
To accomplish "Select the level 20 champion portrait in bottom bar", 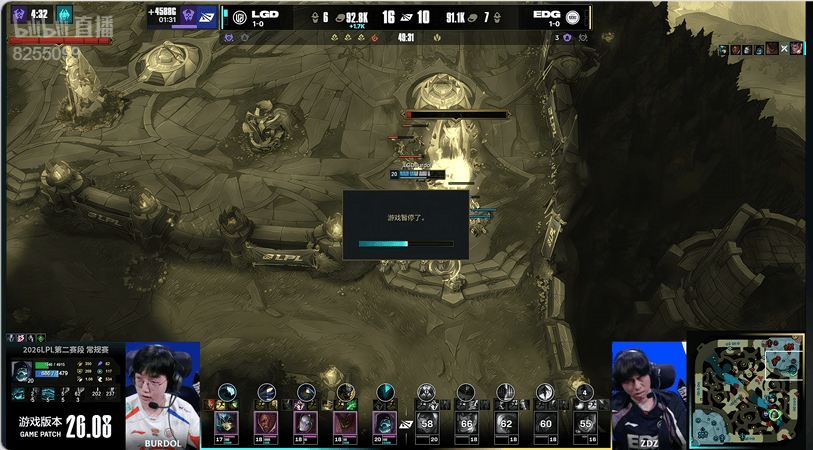I will pyautogui.click(x=385, y=423).
